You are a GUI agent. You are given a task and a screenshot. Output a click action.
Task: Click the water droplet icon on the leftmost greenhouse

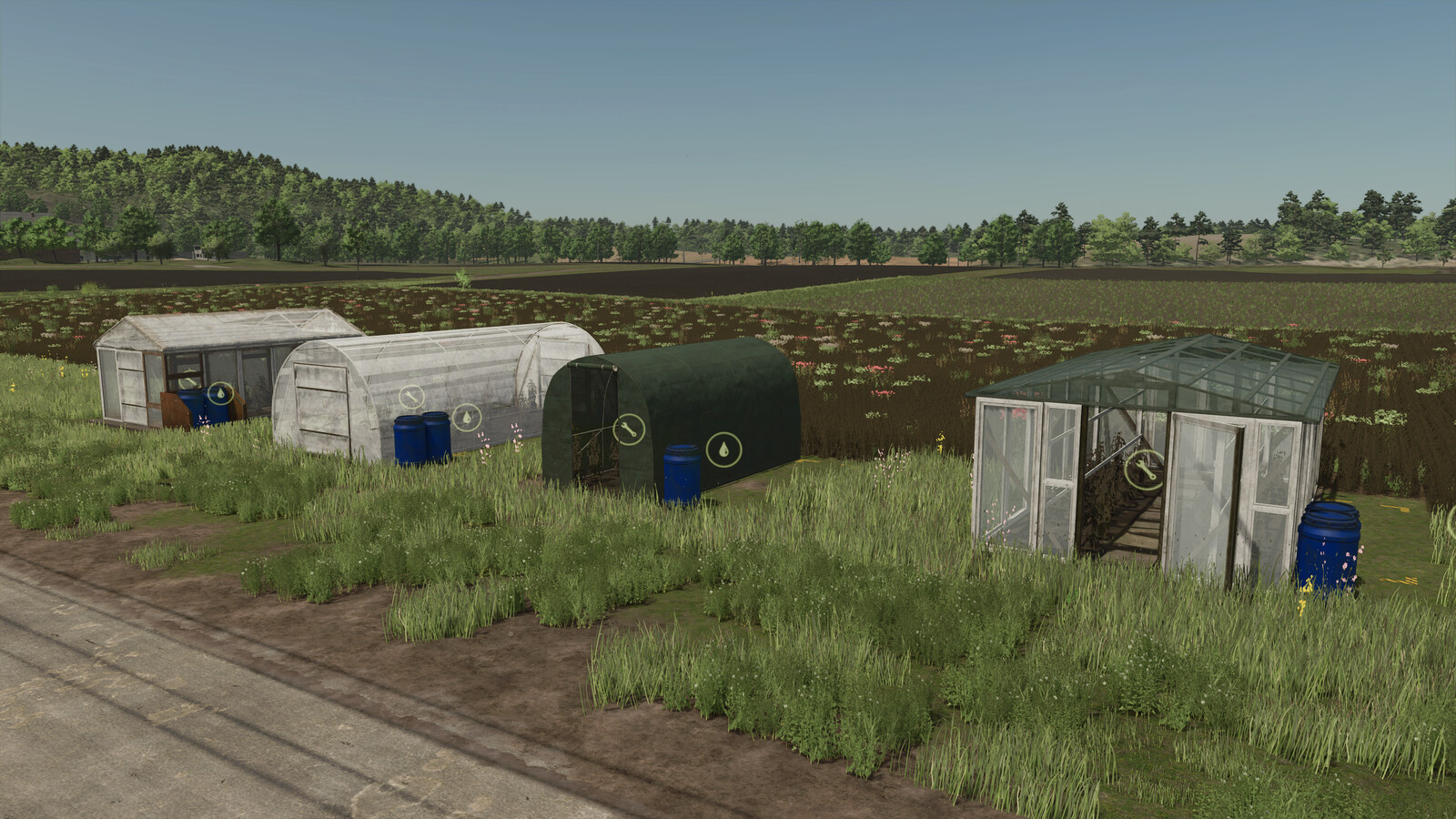pyautogui.click(x=220, y=393)
